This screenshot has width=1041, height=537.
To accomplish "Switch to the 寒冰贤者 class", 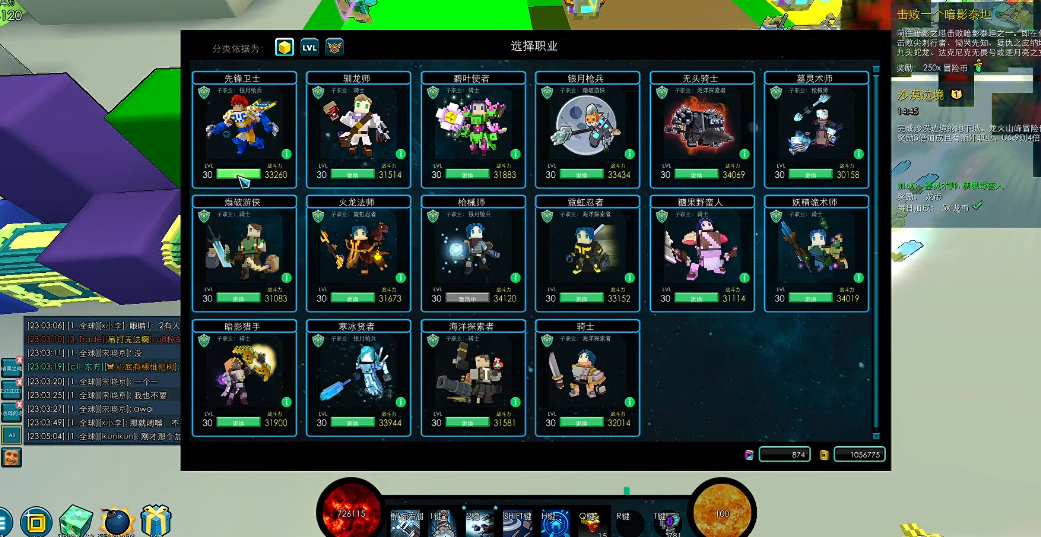I will coord(359,376).
